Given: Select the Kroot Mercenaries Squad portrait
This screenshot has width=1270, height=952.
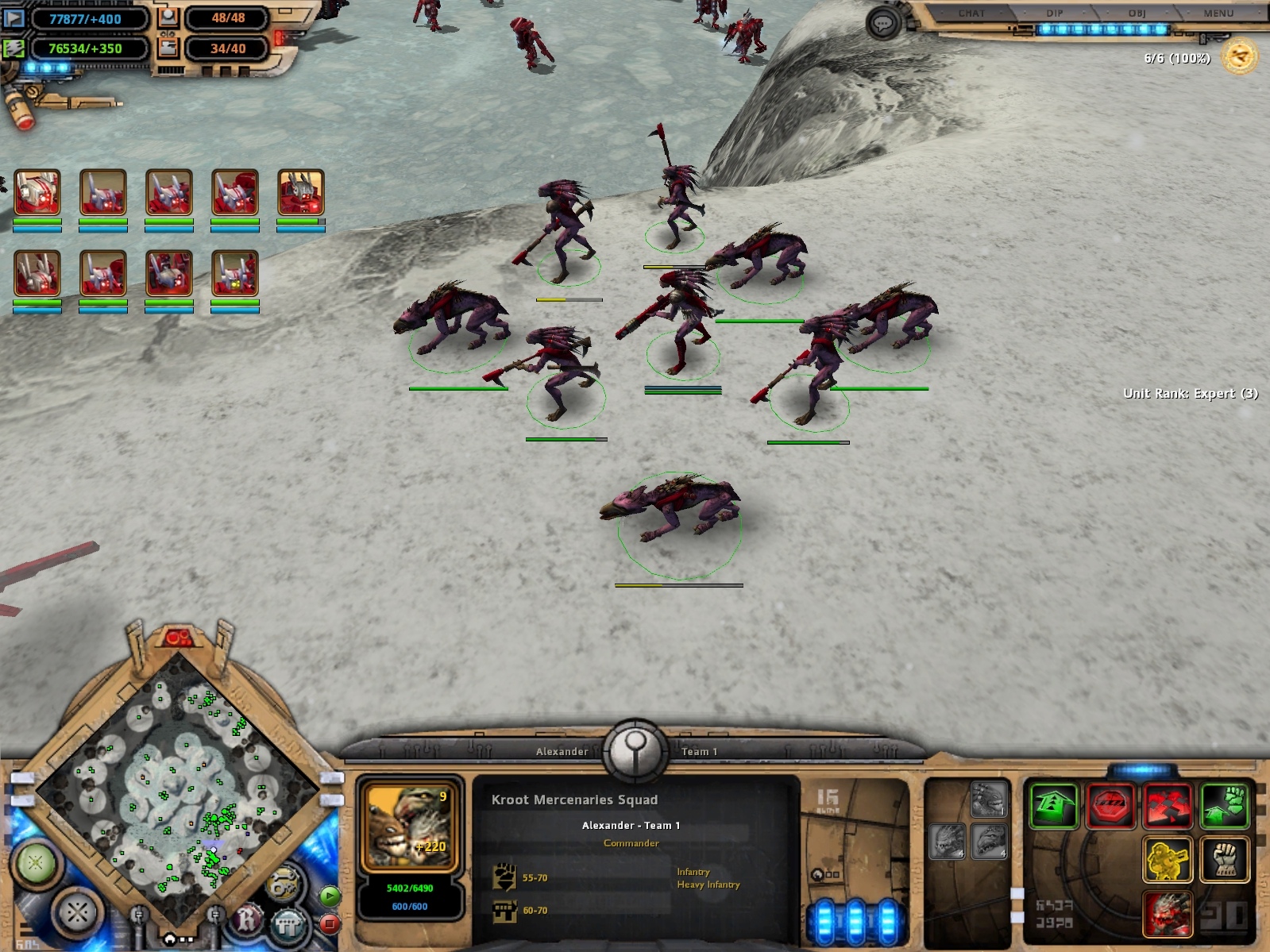Looking at the screenshot, I should click(x=409, y=826).
